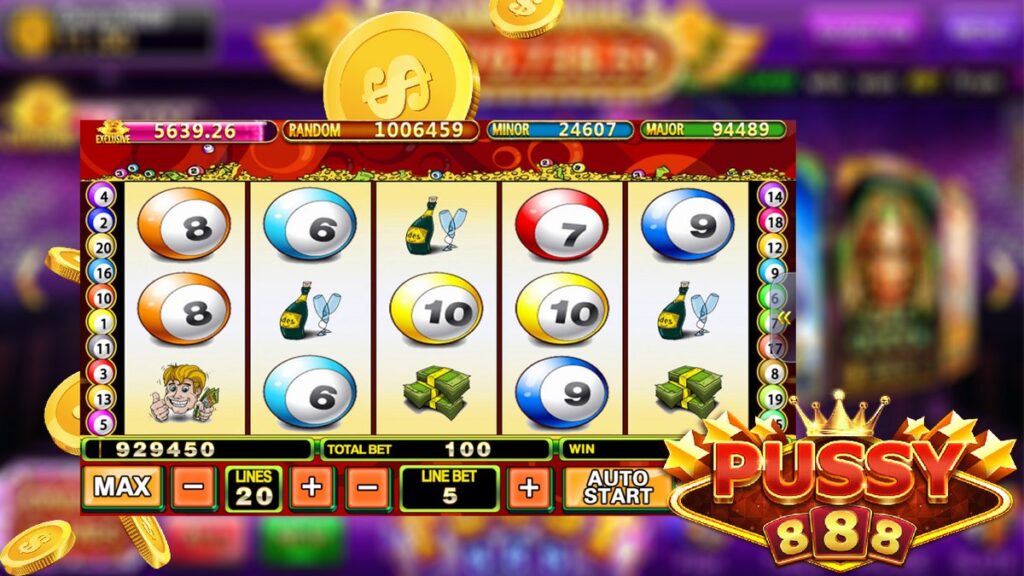Choose the payline 20 marker
Image resolution: width=1024 pixels, height=576 pixels.
tap(103, 246)
